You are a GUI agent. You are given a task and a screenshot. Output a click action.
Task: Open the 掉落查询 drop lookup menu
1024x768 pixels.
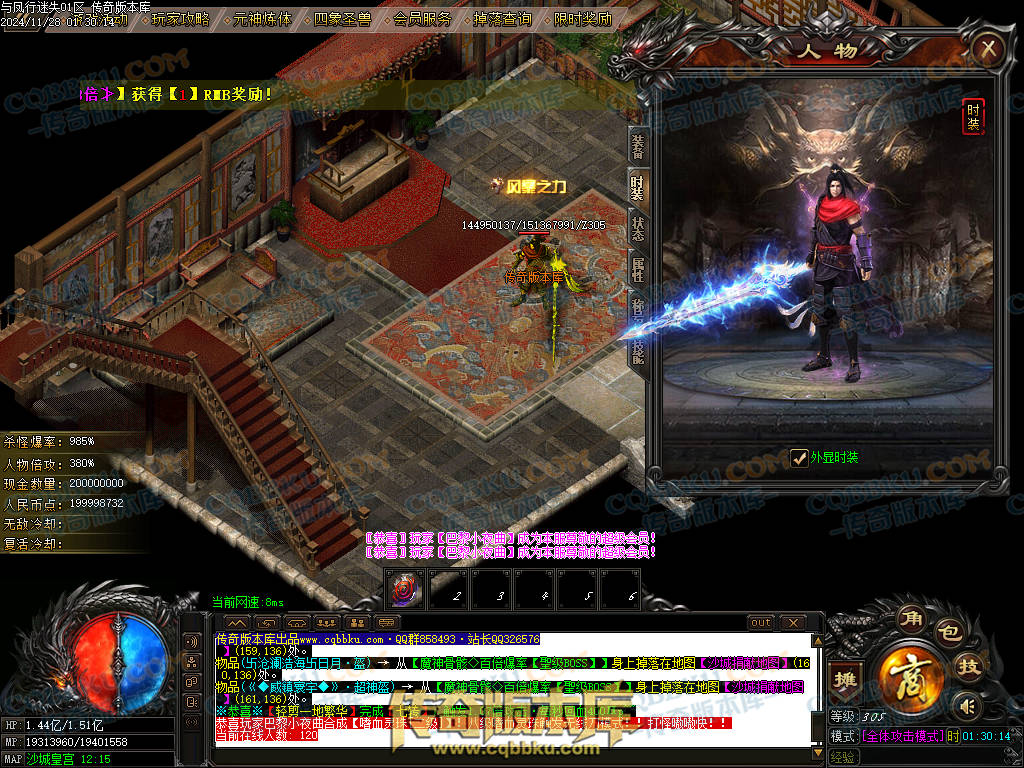(x=502, y=18)
